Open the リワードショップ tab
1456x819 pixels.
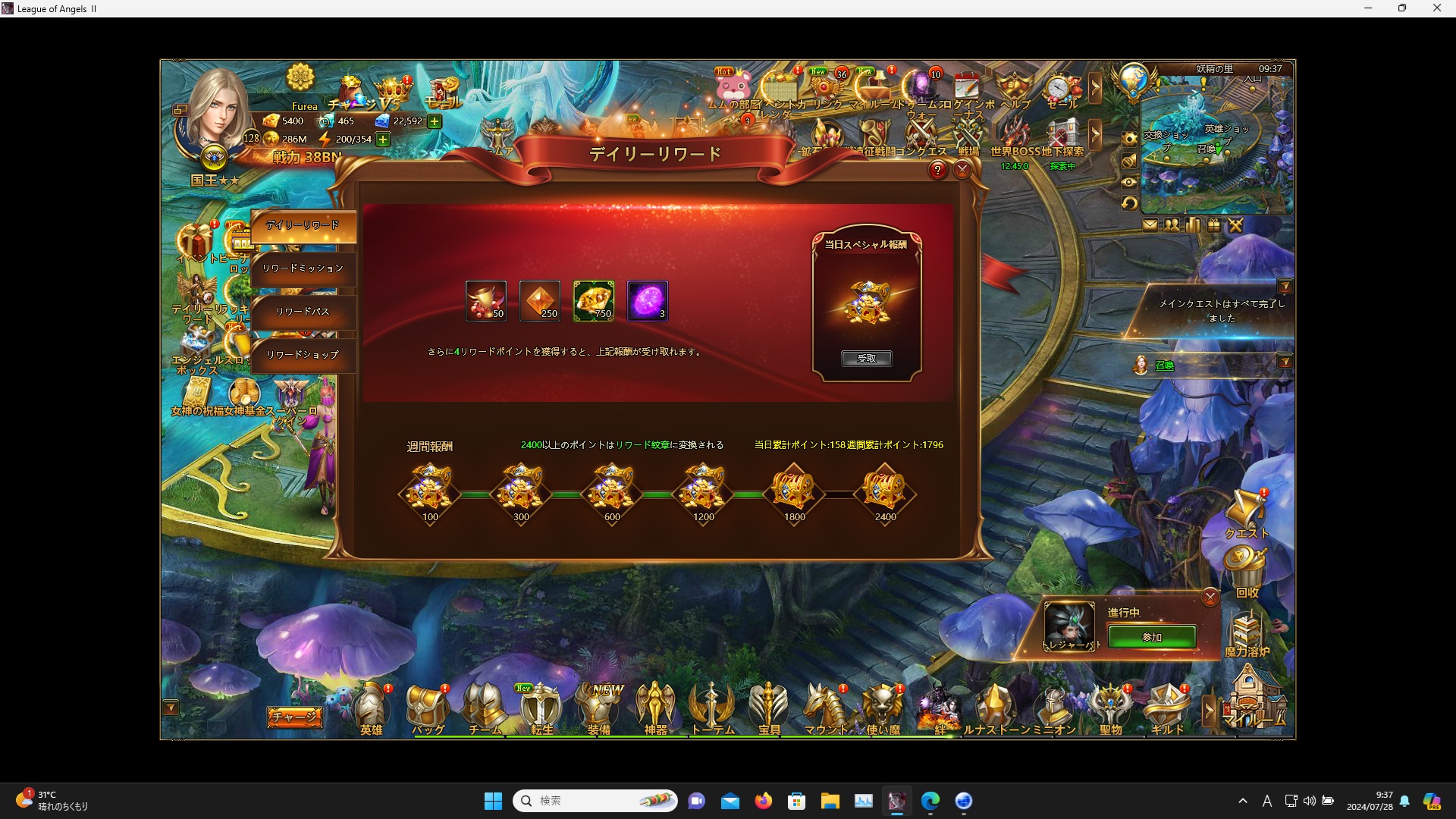(x=303, y=355)
